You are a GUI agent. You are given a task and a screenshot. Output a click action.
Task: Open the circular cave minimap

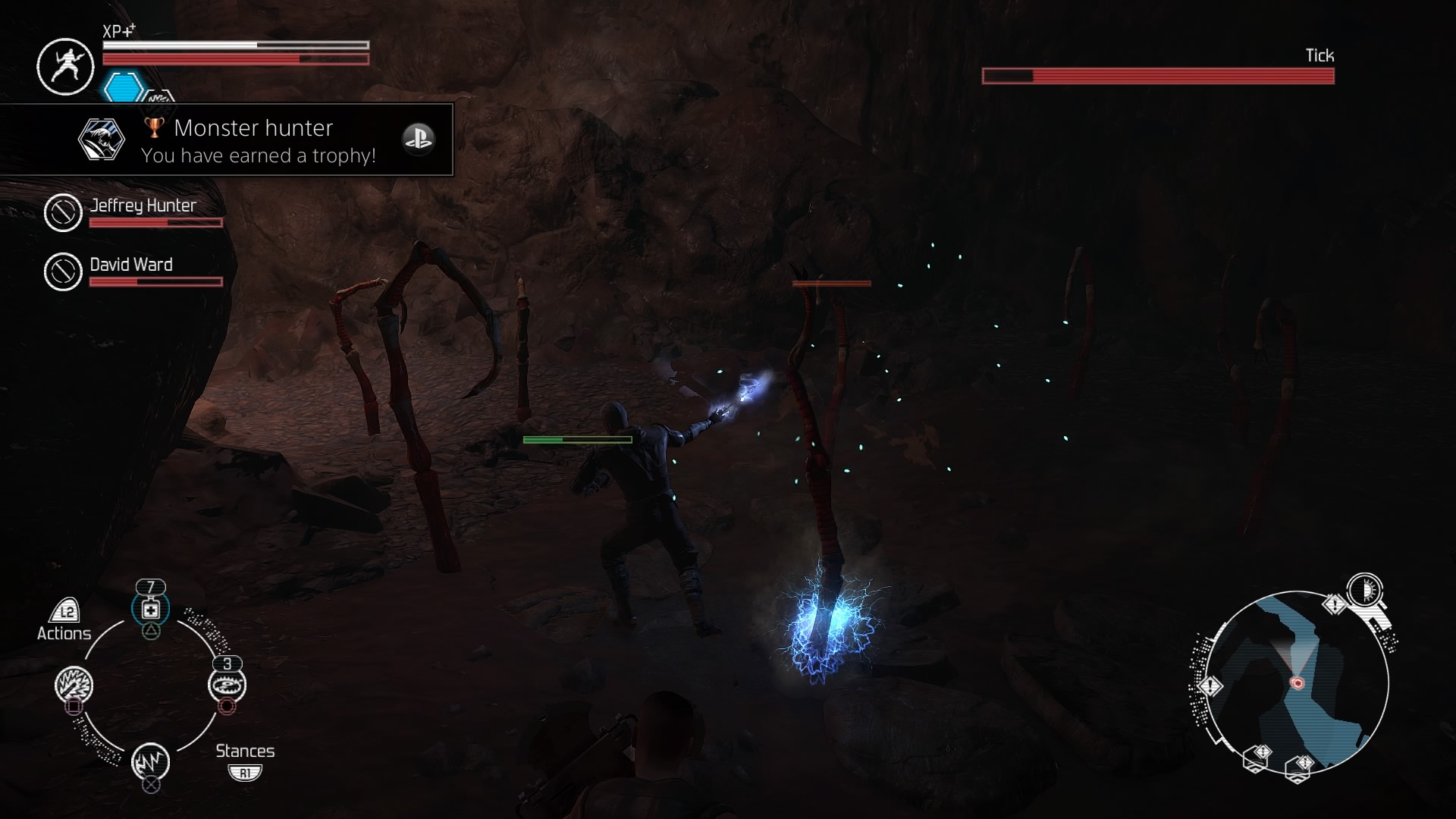[1297, 682]
